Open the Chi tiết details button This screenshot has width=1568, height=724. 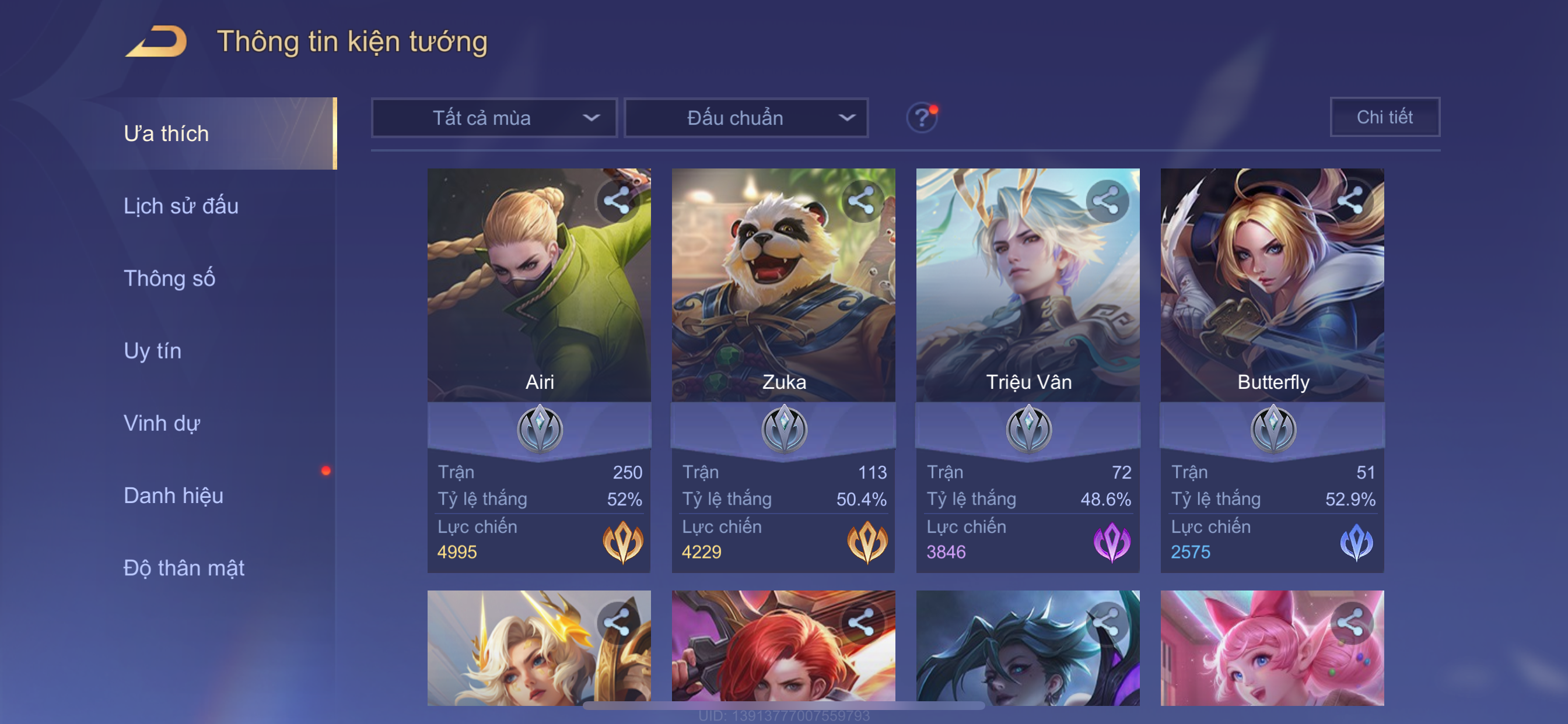point(1384,117)
